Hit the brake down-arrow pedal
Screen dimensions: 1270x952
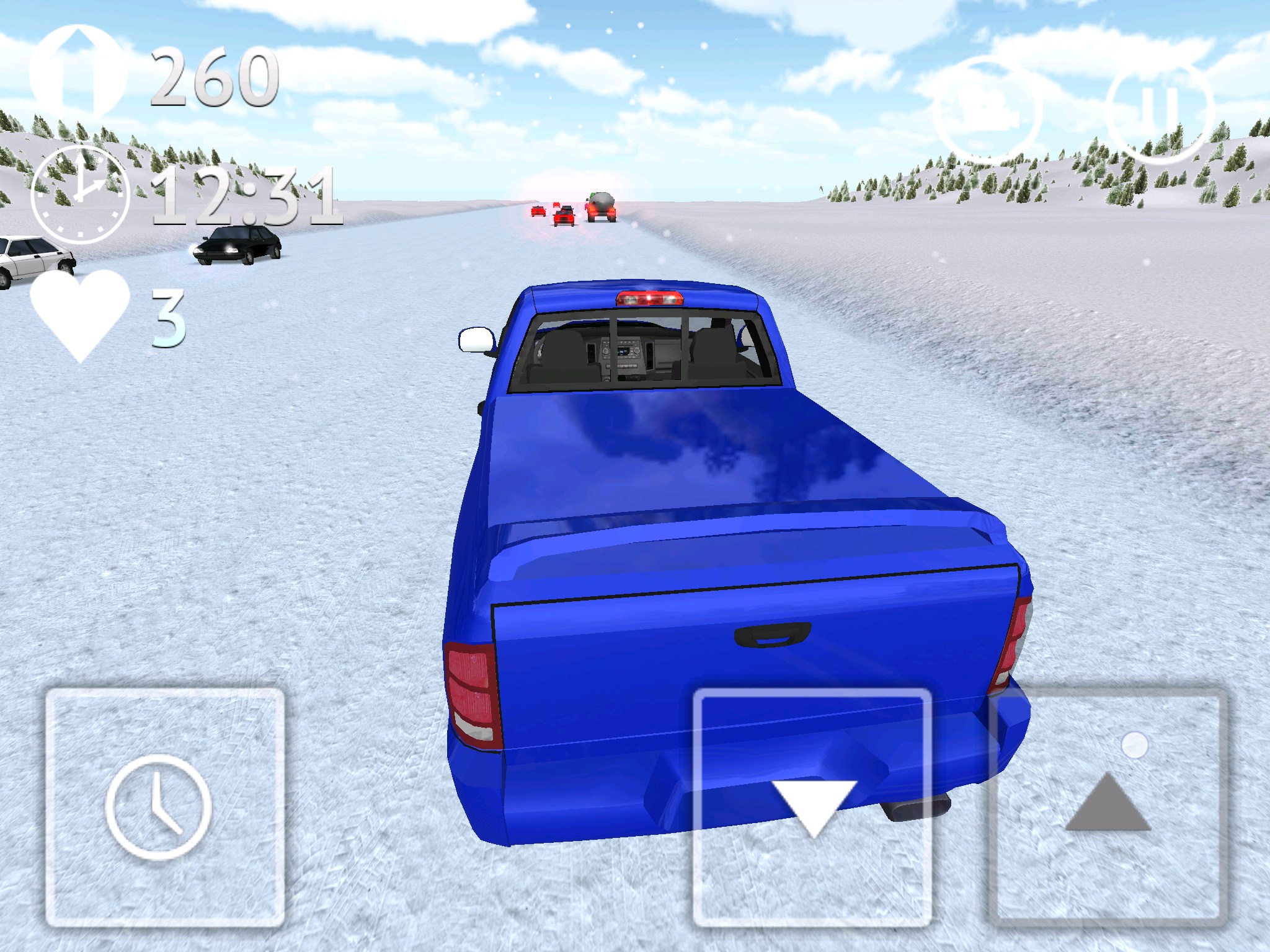(812, 807)
